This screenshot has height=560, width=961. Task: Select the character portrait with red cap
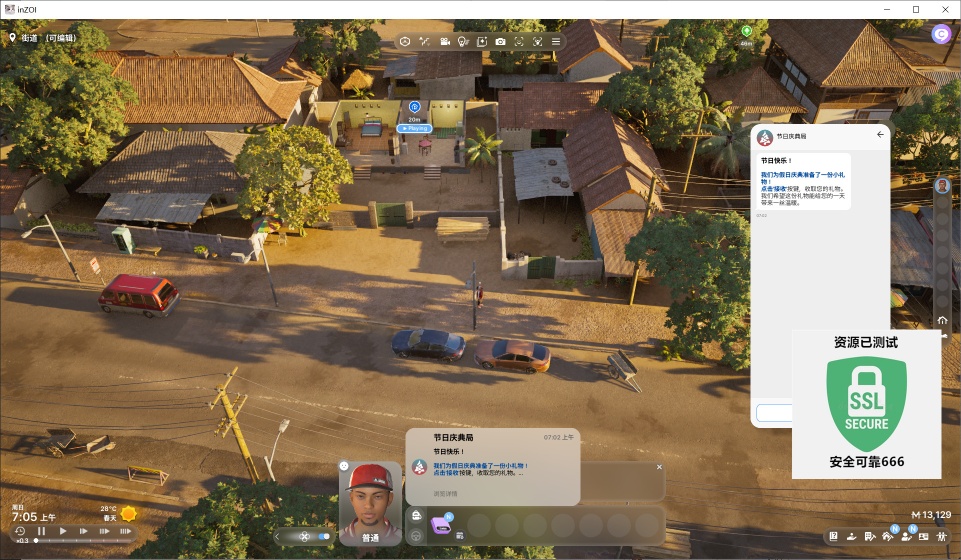pos(370,498)
